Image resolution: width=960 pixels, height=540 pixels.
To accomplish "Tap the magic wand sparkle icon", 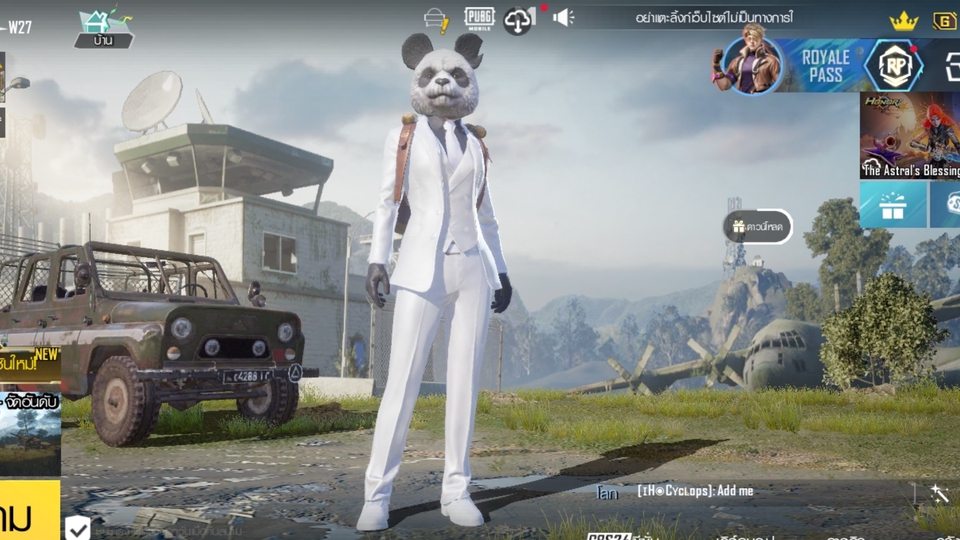I will [938, 493].
